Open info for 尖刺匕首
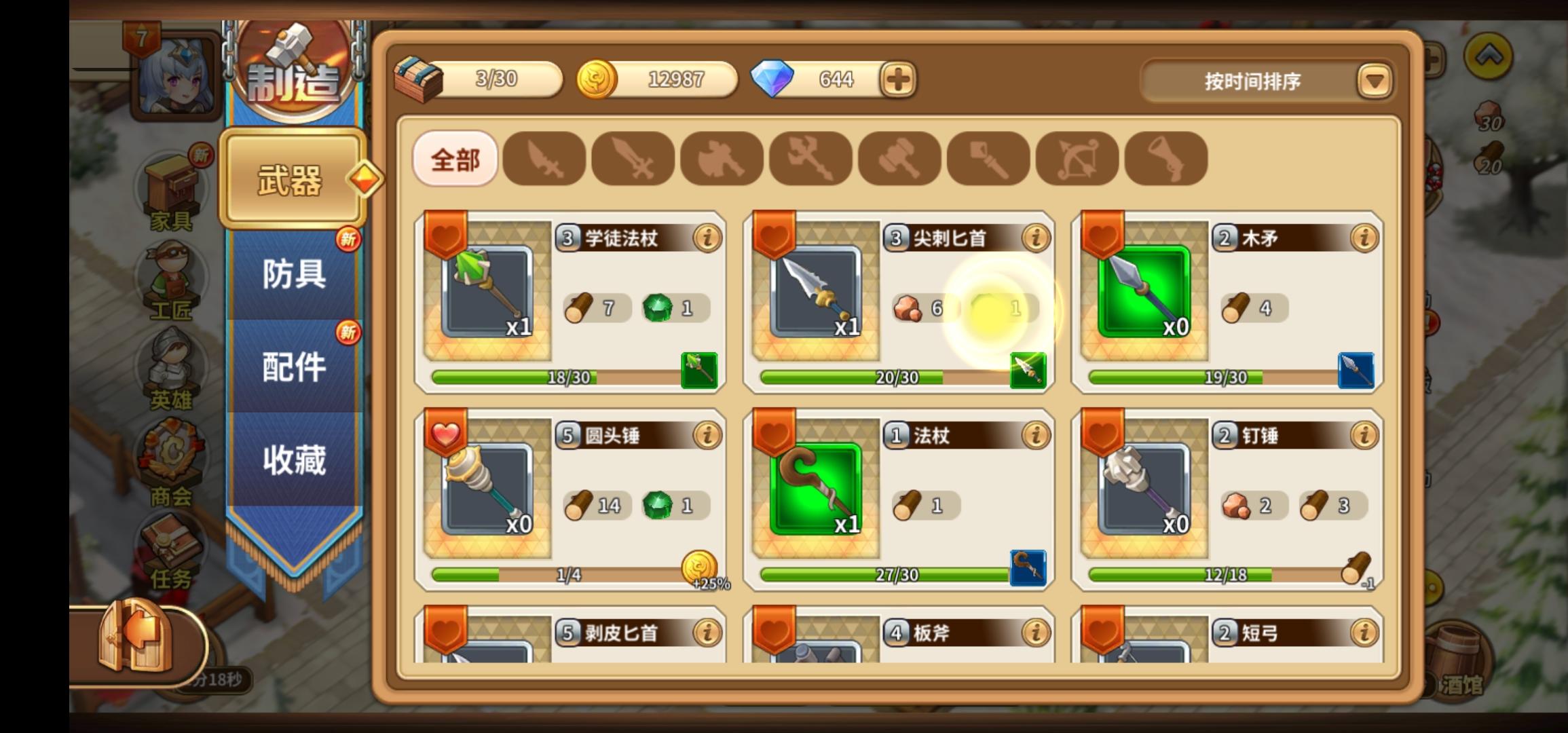Screen dimensions: 1568x733 click(1035, 238)
